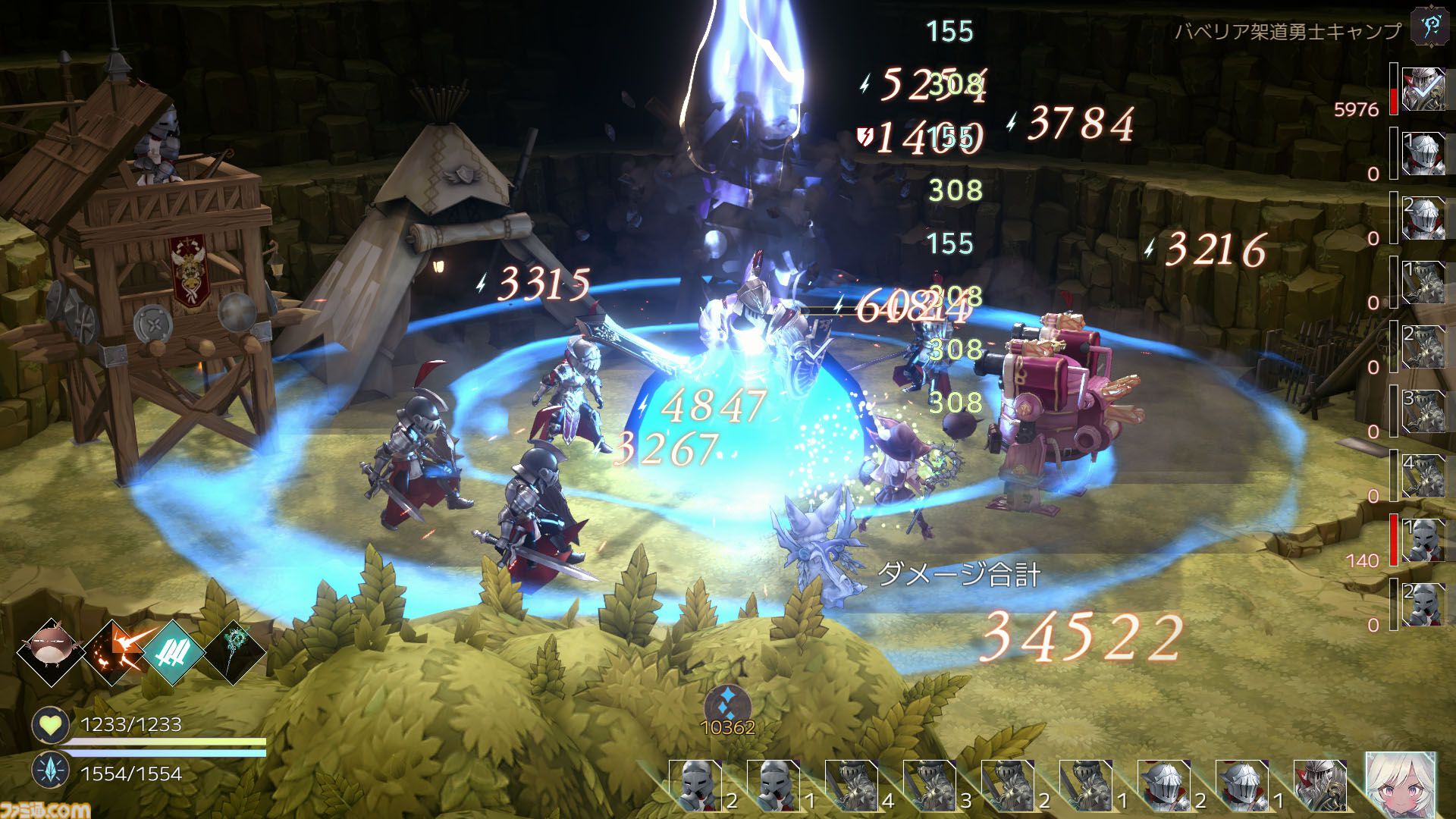Screen dimensions: 1456x819
Task: Select the plumed boss knight turn portrait
Action: 1320,786
